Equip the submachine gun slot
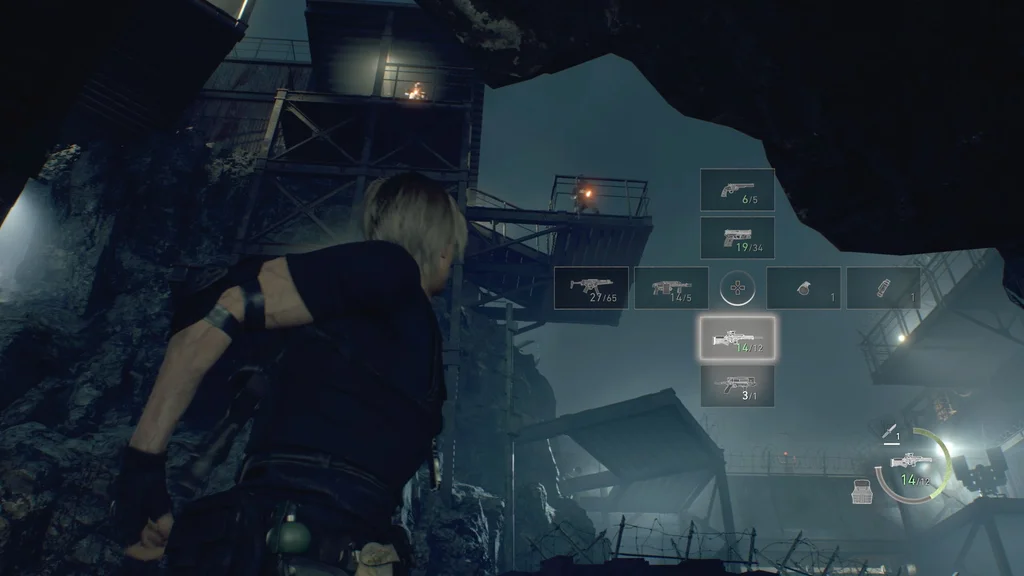Viewport: 1024px width, 576px height. point(591,287)
